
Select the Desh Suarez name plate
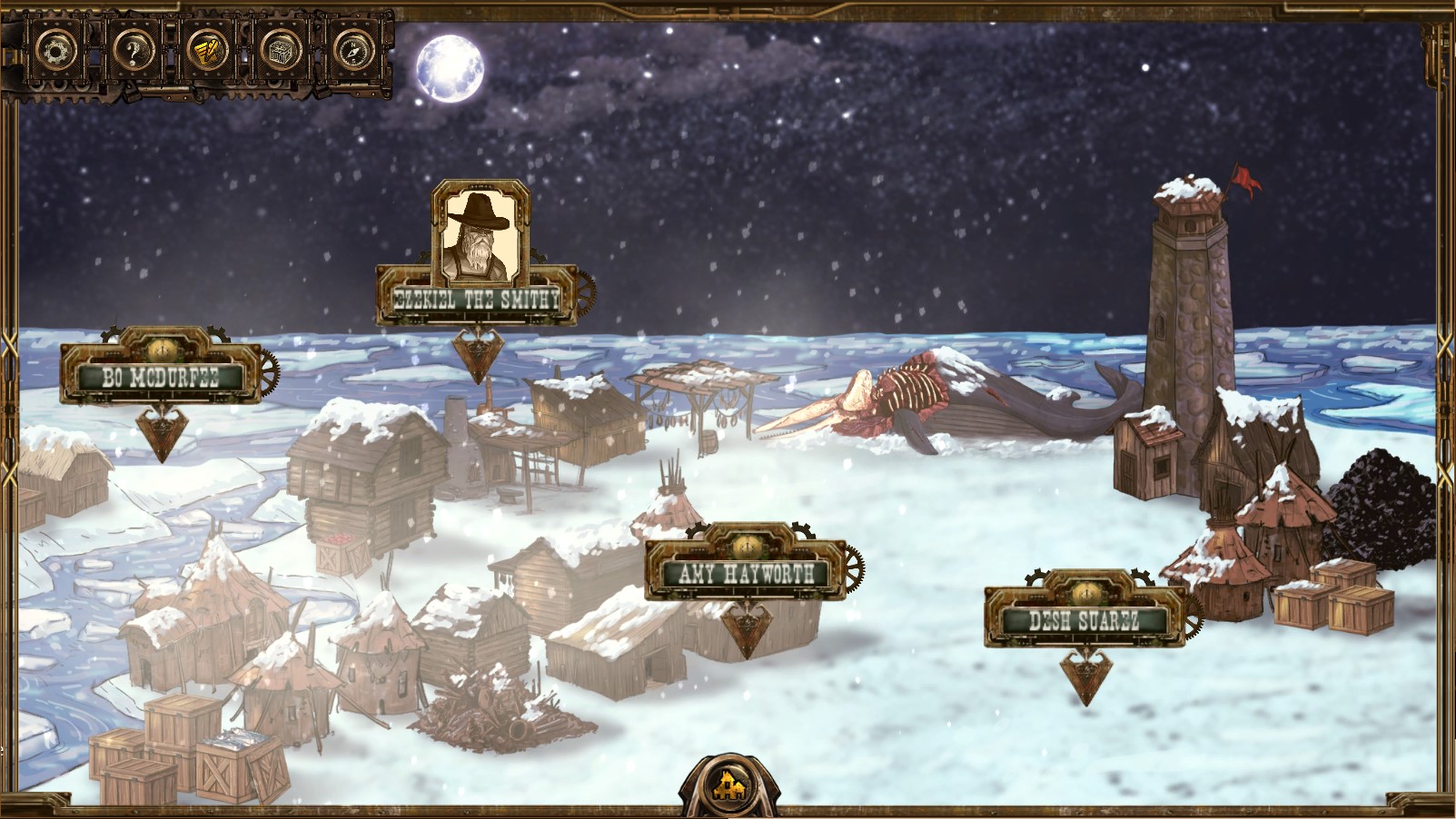[1085, 621]
